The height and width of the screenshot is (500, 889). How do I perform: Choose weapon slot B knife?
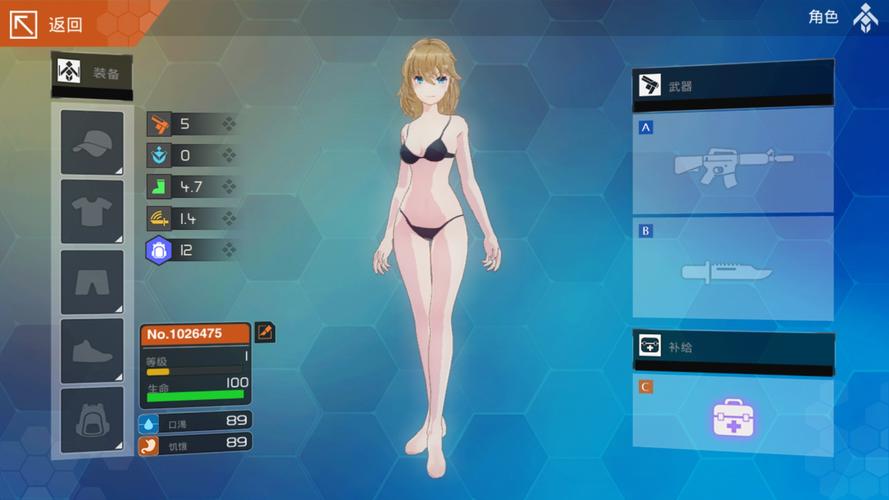(733, 269)
